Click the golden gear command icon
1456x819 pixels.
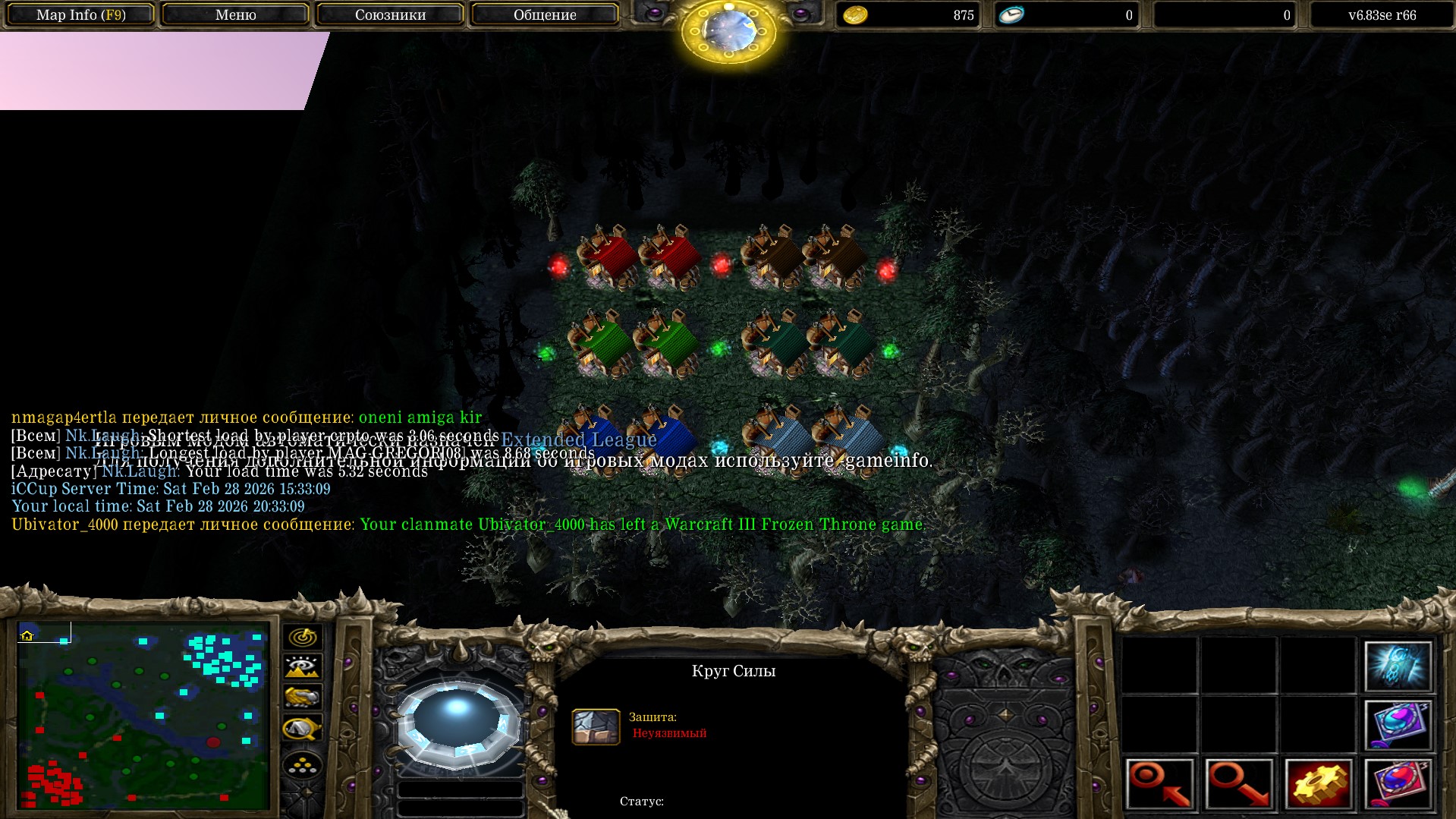pos(1319,783)
